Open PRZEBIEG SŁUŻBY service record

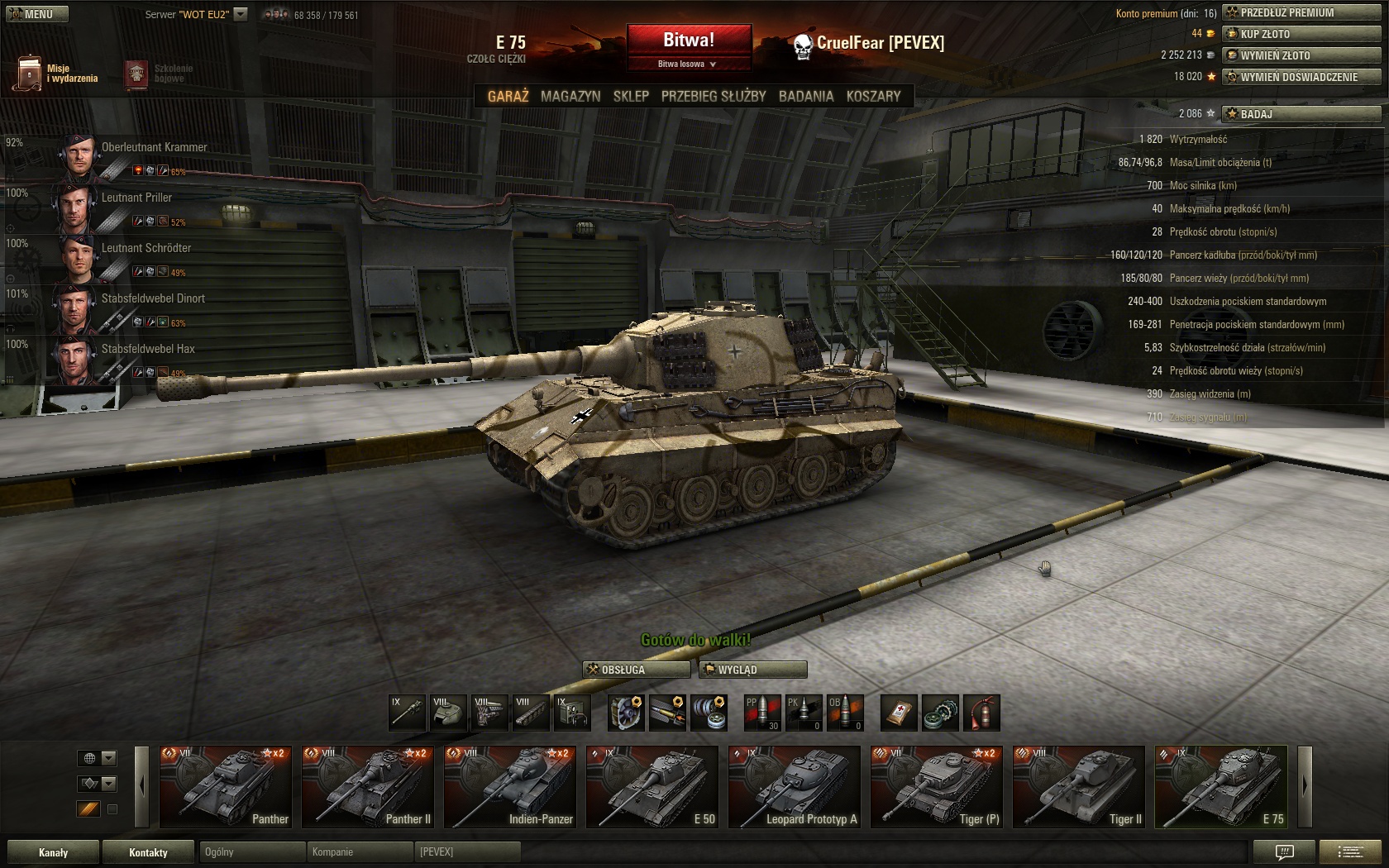[714, 96]
